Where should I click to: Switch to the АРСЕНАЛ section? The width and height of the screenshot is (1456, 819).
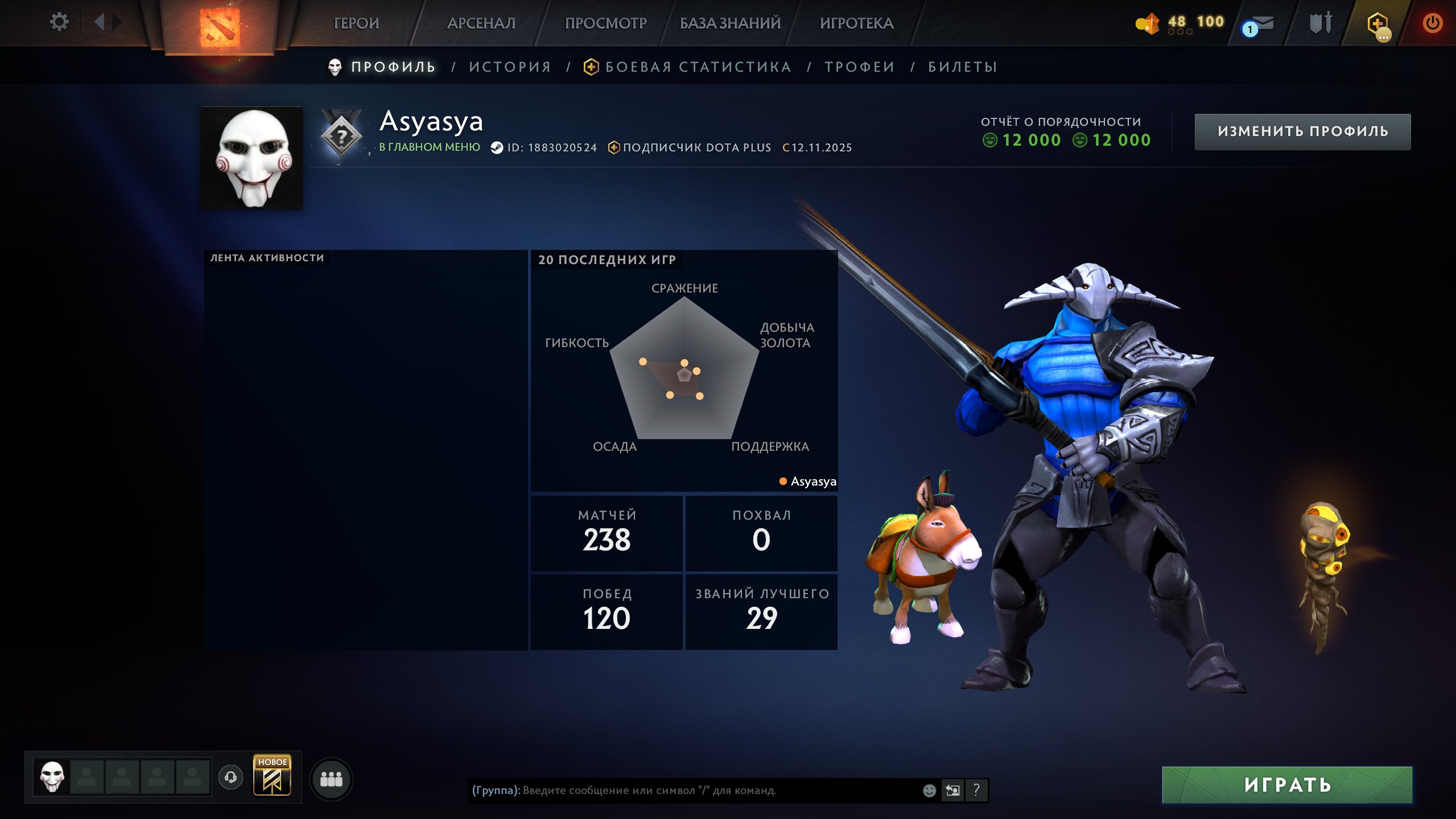[481, 23]
